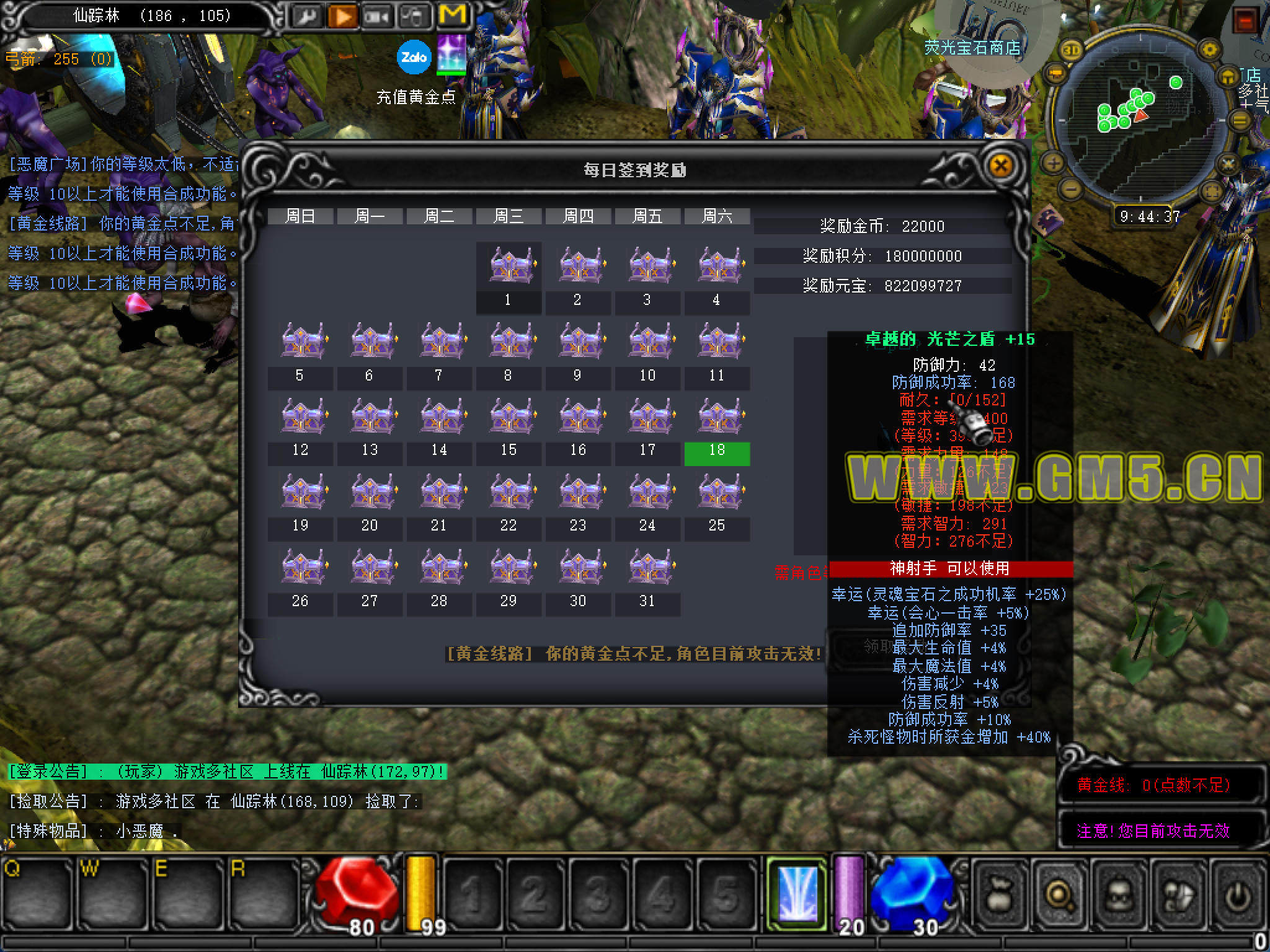
Task: Toggle the minimap 3D view button
Action: pos(1072,51)
